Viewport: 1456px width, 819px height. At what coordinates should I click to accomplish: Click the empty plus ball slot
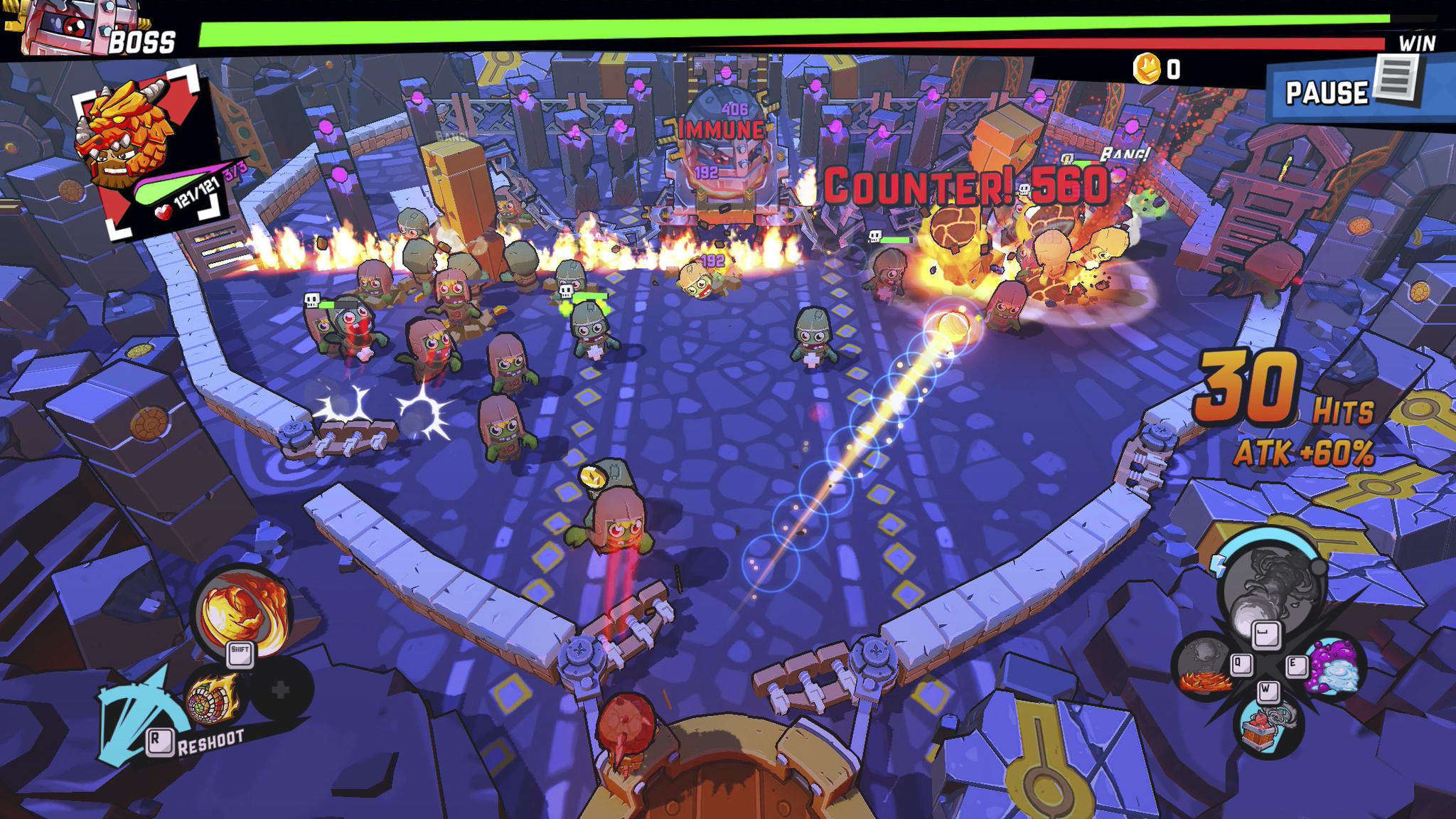click(x=281, y=689)
